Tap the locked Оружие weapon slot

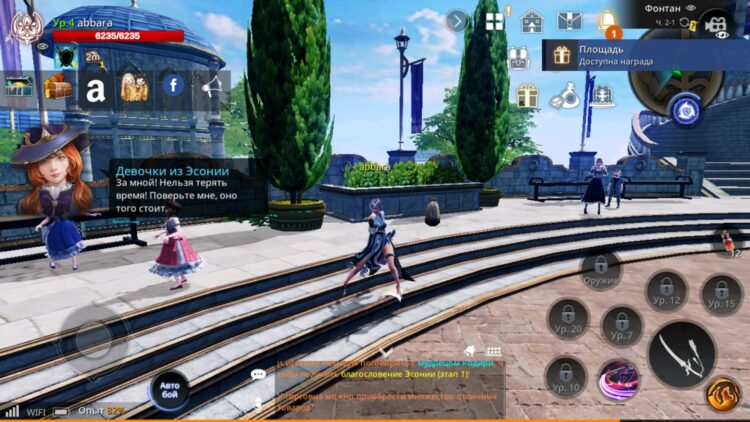pyautogui.click(x=600, y=270)
